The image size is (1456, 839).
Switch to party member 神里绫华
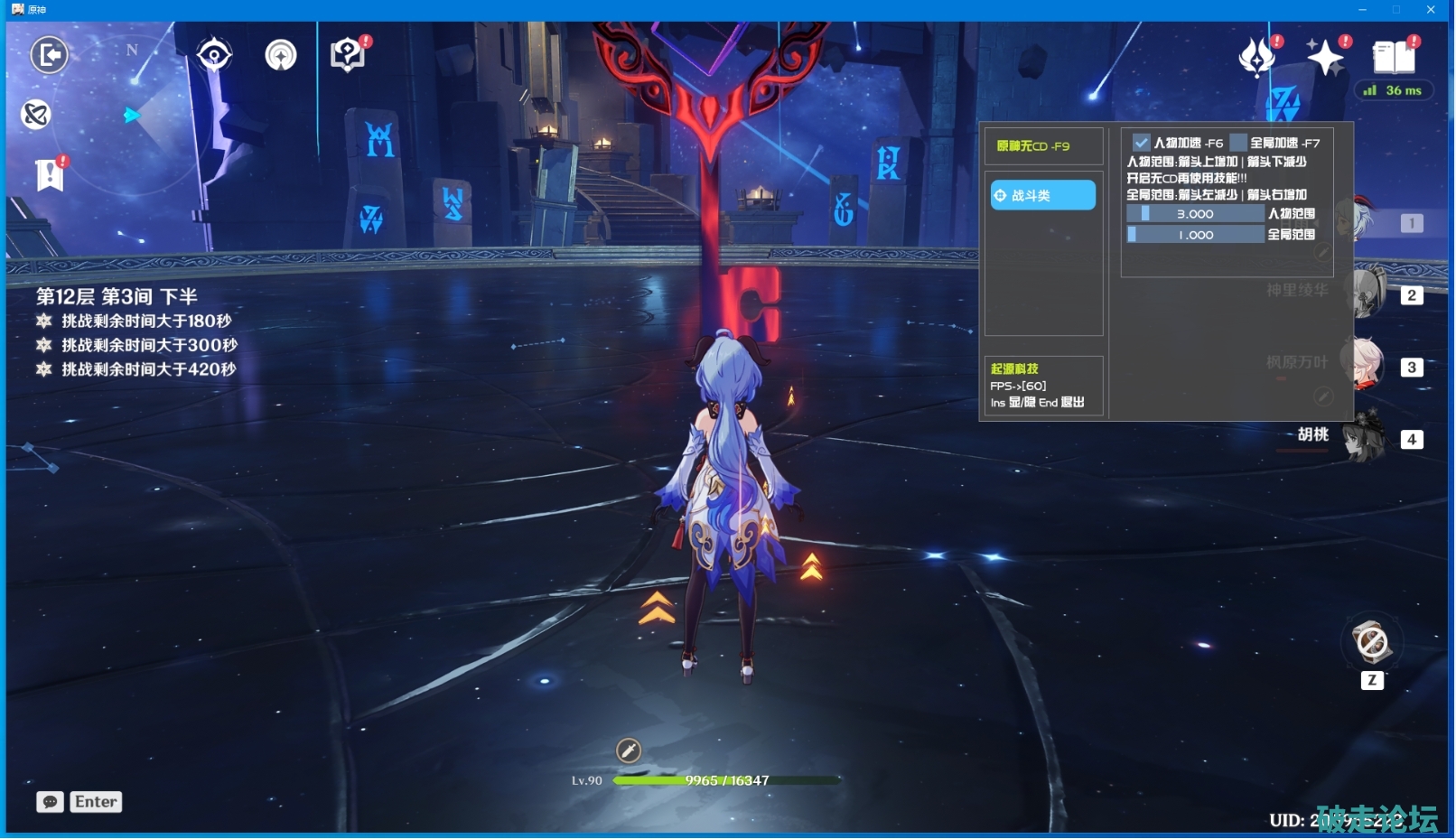(1364, 293)
